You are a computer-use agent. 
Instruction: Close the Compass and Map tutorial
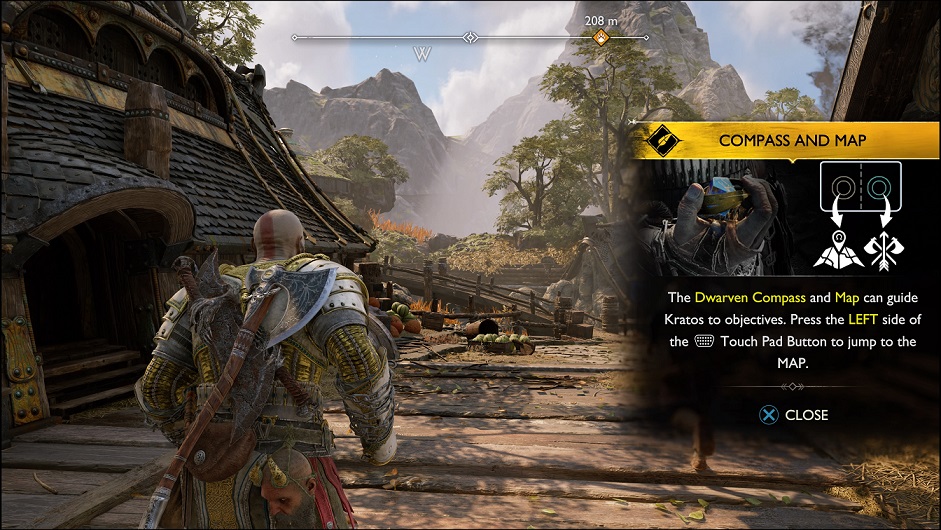(795, 415)
